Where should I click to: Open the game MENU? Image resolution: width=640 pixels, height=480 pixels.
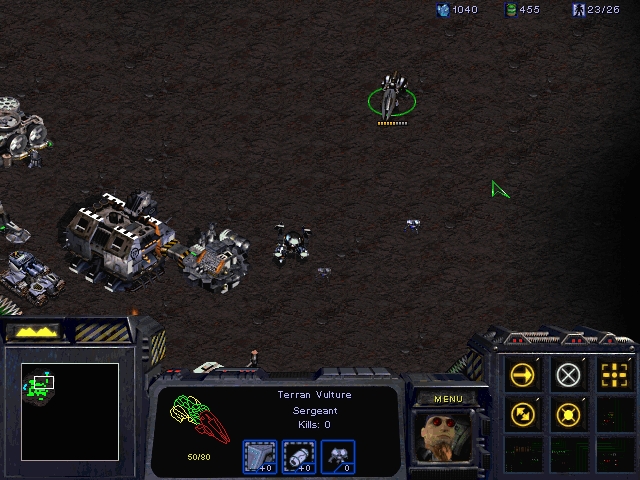[x=448, y=399]
